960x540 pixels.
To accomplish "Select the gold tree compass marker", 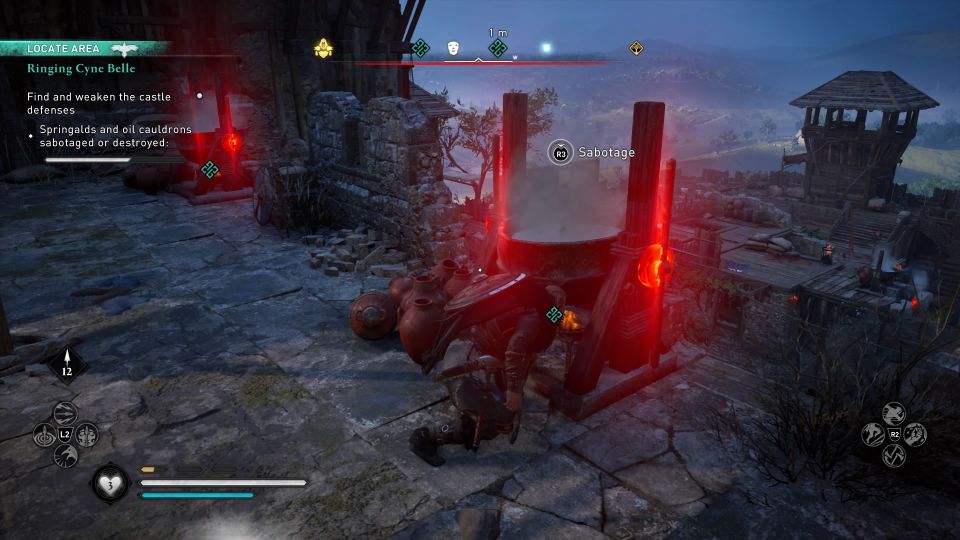I will click(x=636, y=48).
